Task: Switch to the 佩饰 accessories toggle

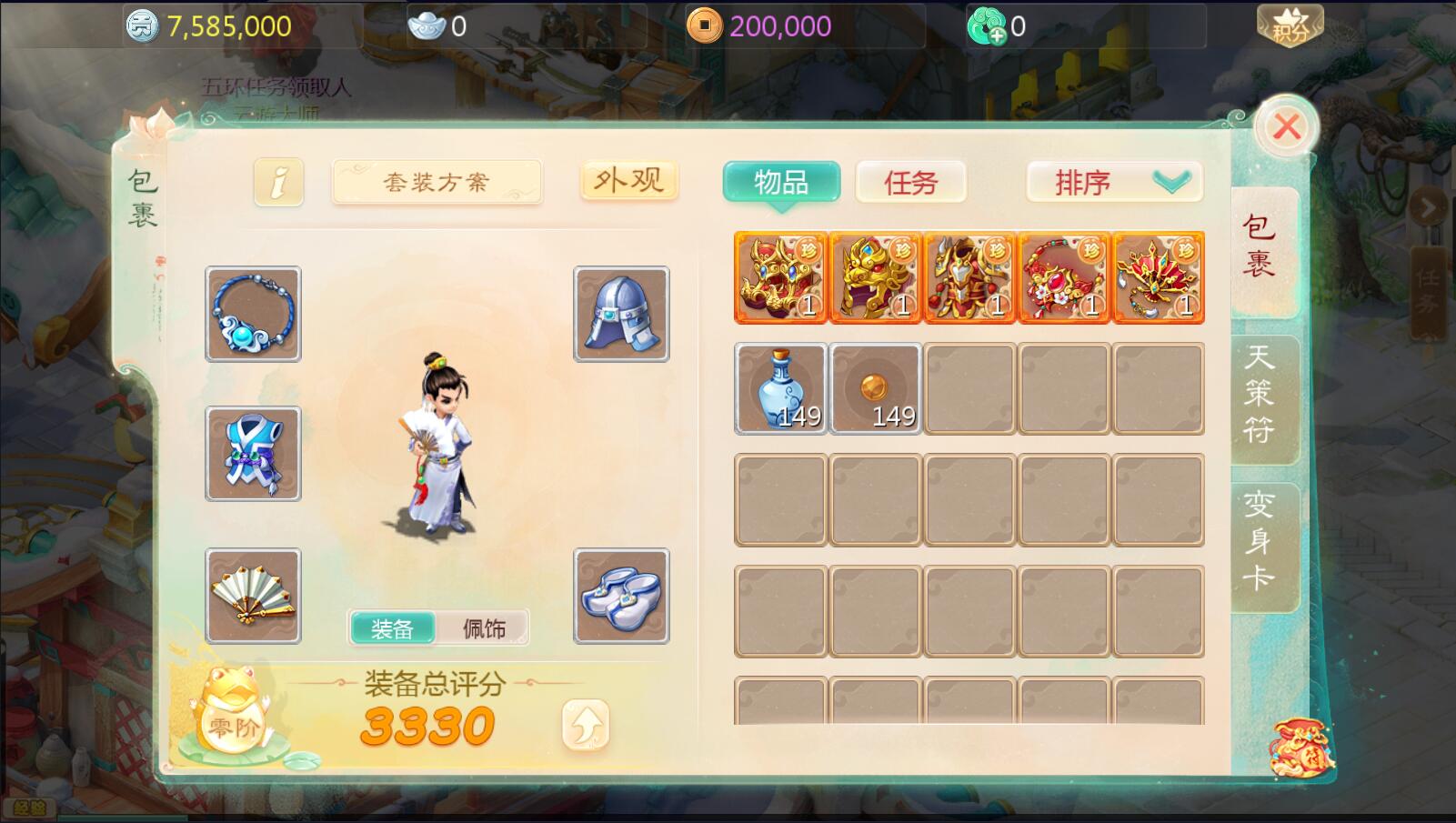Action: click(484, 628)
